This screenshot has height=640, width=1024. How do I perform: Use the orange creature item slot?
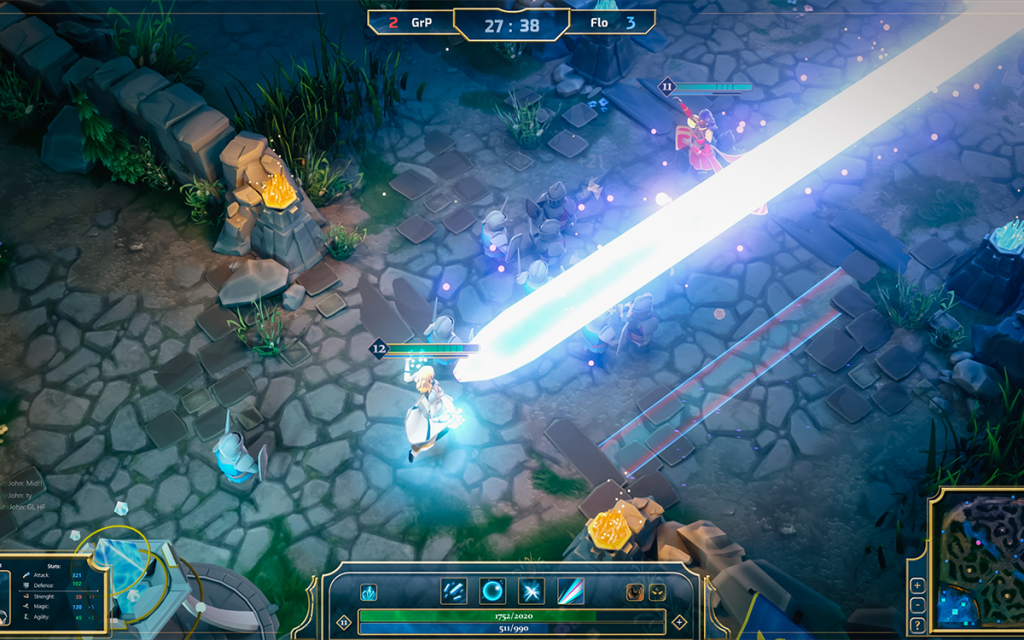[635, 591]
